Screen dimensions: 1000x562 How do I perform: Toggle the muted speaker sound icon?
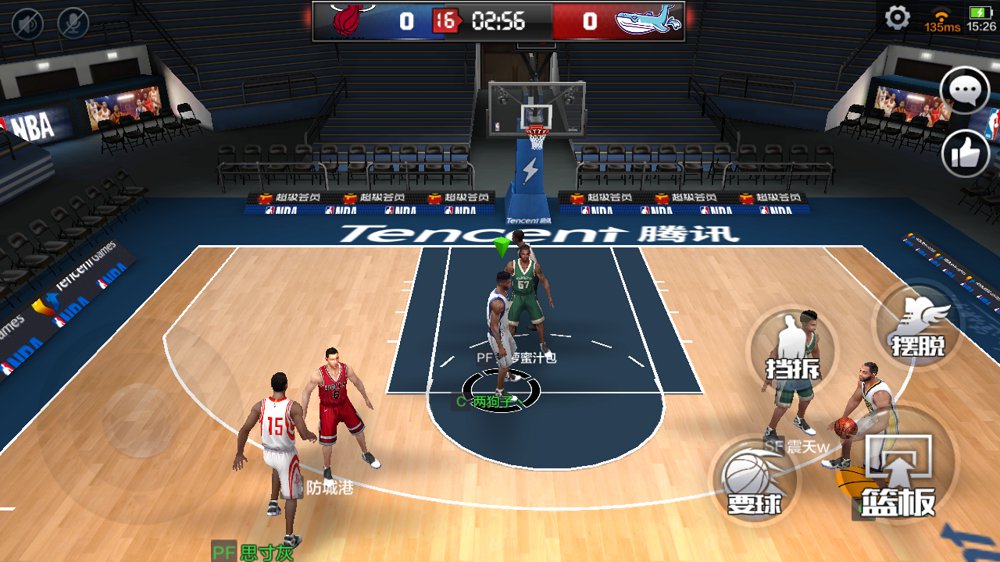[26, 21]
